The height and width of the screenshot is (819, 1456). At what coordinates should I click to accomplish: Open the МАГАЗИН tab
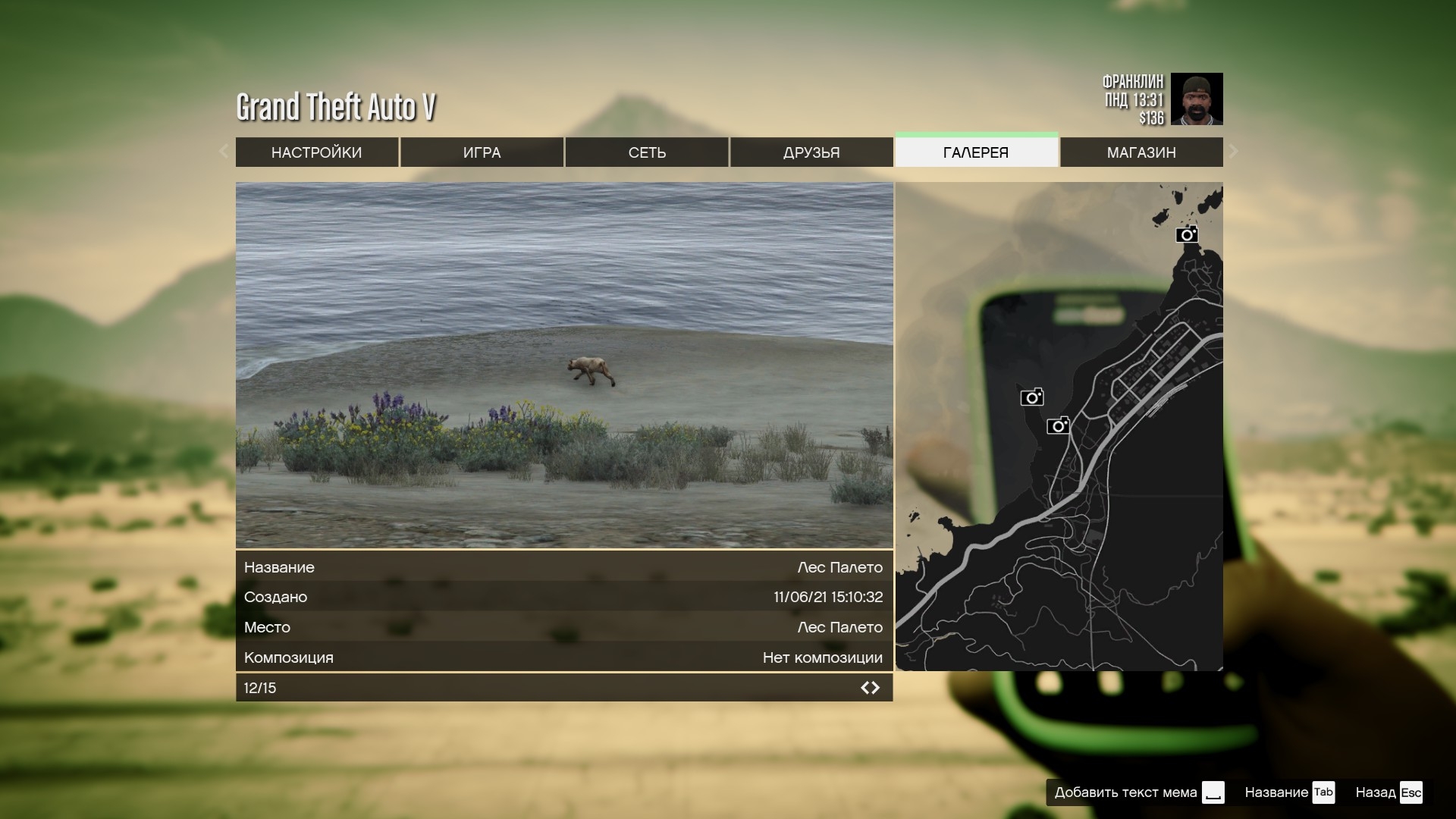click(x=1141, y=152)
